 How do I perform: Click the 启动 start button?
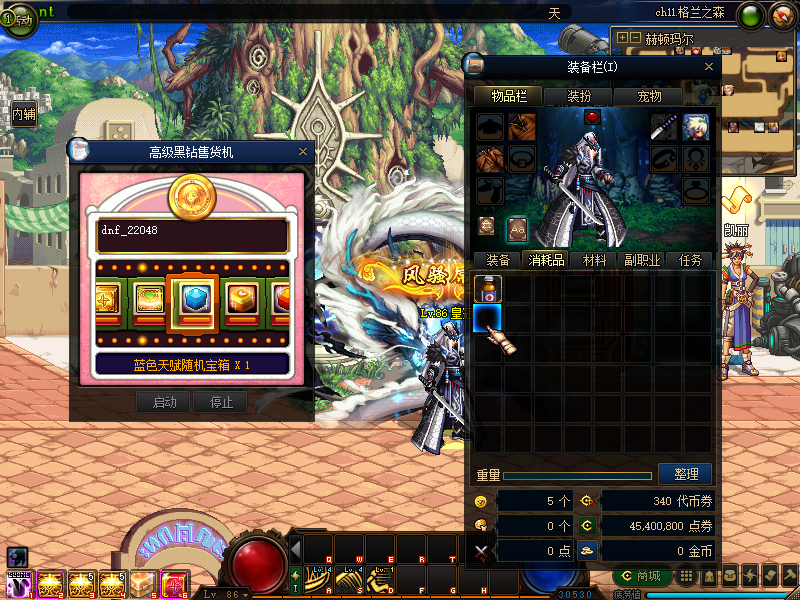(164, 402)
